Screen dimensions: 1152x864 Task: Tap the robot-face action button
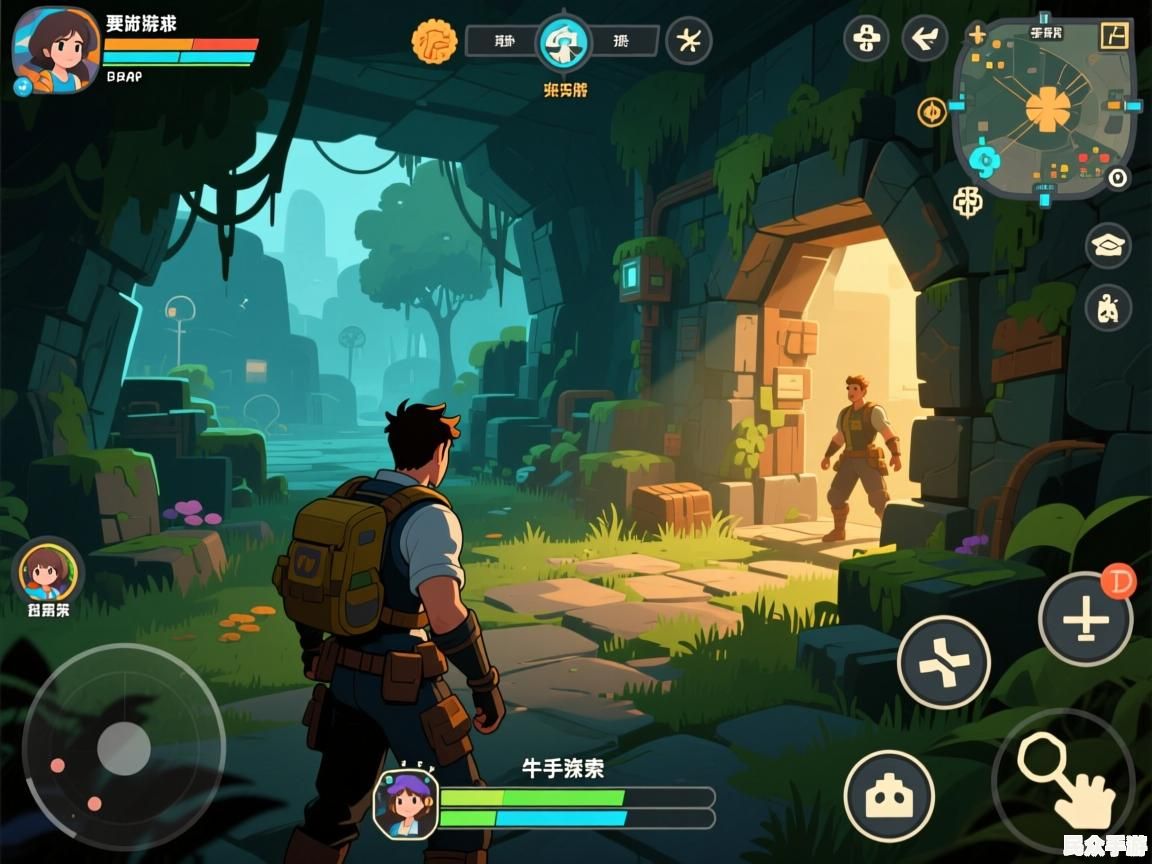coord(889,797)
